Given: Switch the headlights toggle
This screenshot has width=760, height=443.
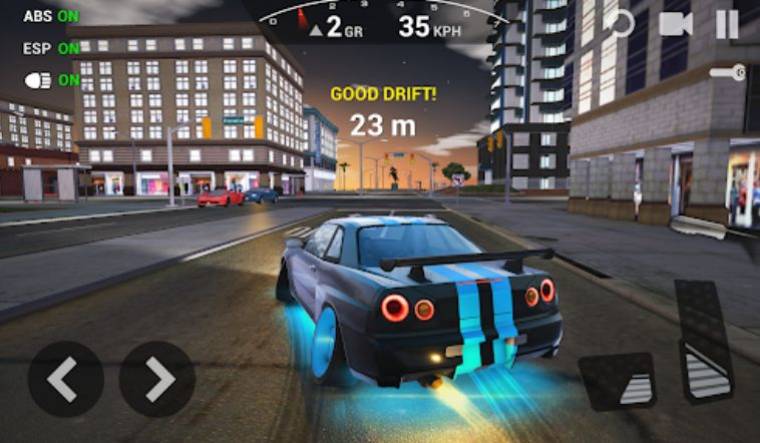Looking at the screenshot, I should click(x=51, y=80).
